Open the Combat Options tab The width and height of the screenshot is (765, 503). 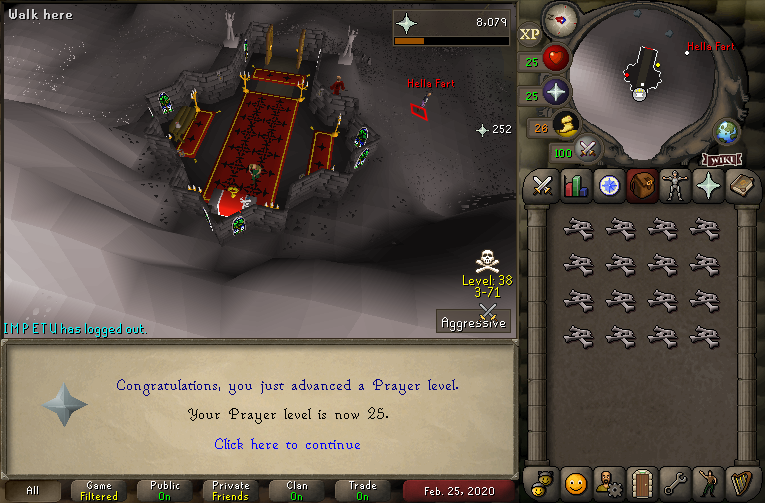pos(542,185)
